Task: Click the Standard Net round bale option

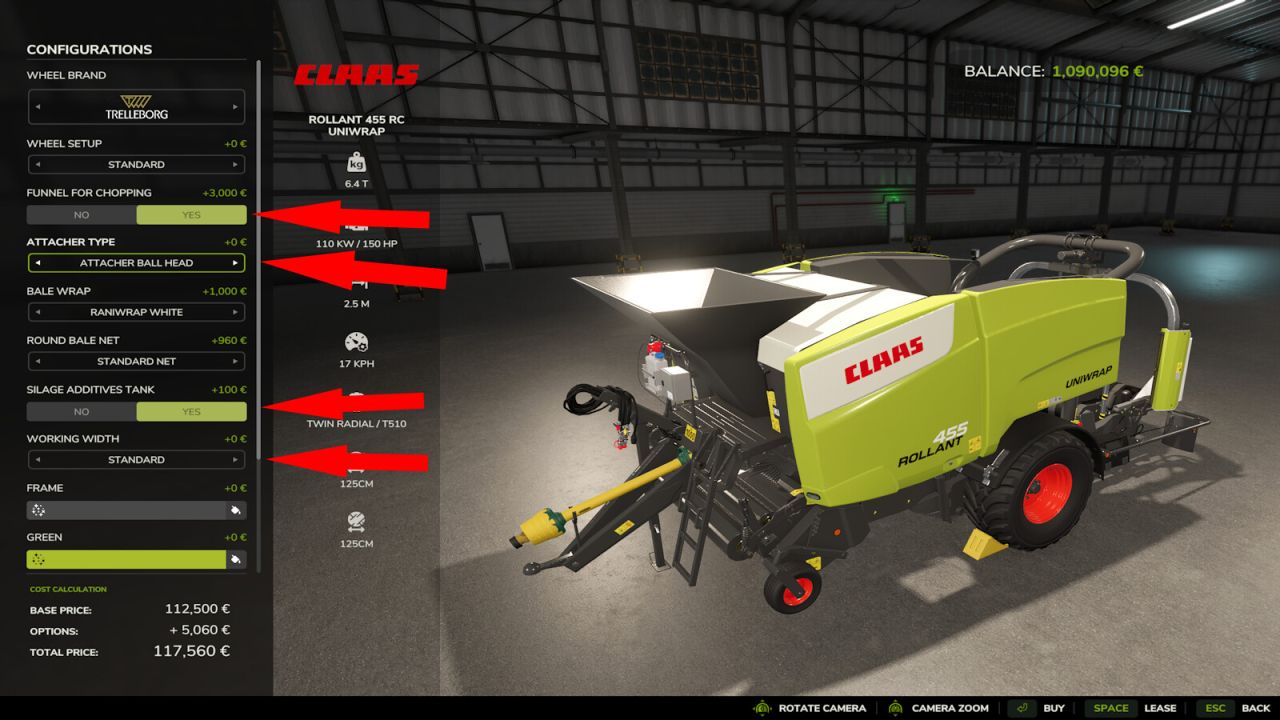Action: tap(136, 361)
